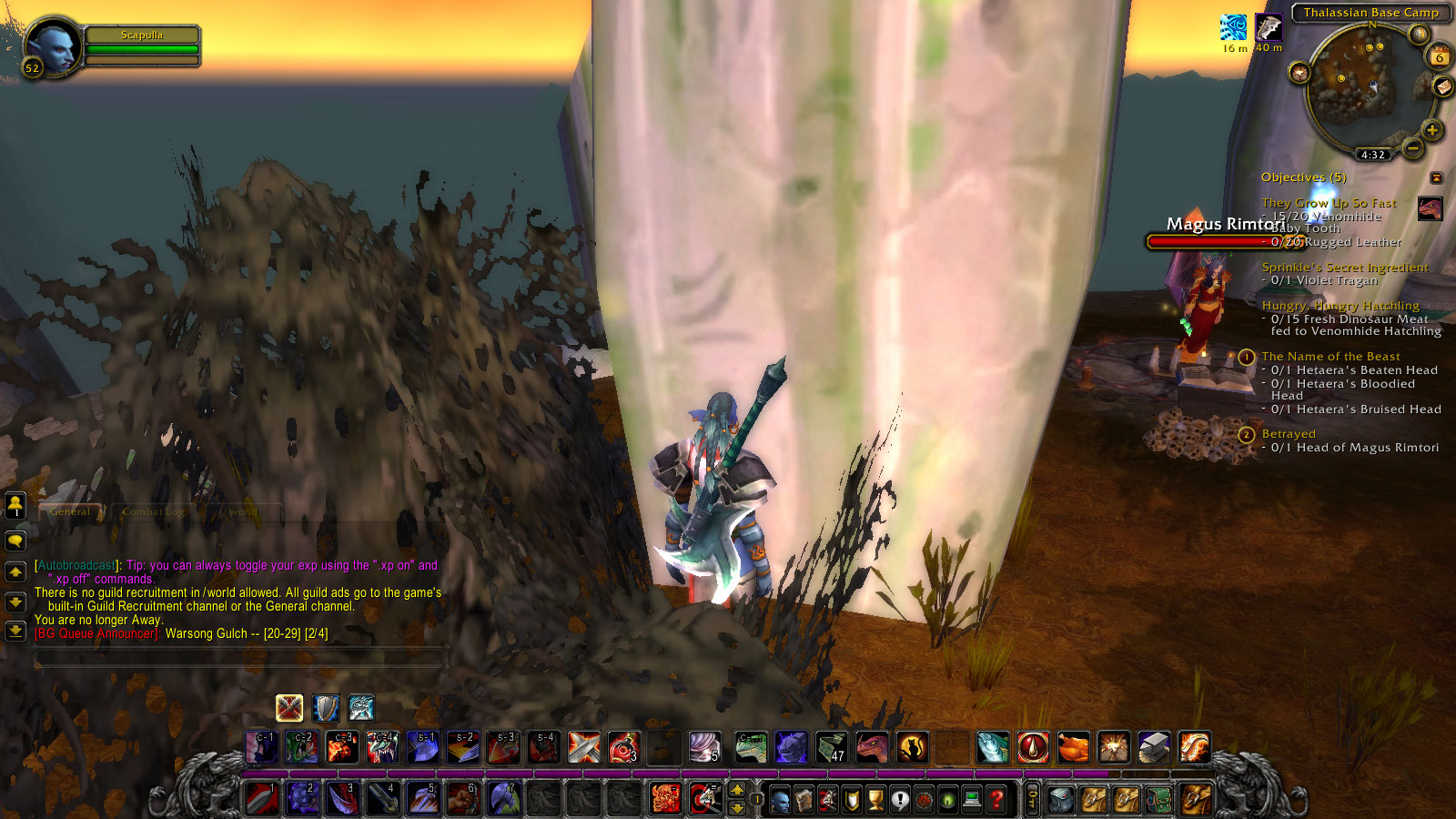
Task: Open the large backpack at bottom right
Action: pyautogui.click(x=1194, y=800)
